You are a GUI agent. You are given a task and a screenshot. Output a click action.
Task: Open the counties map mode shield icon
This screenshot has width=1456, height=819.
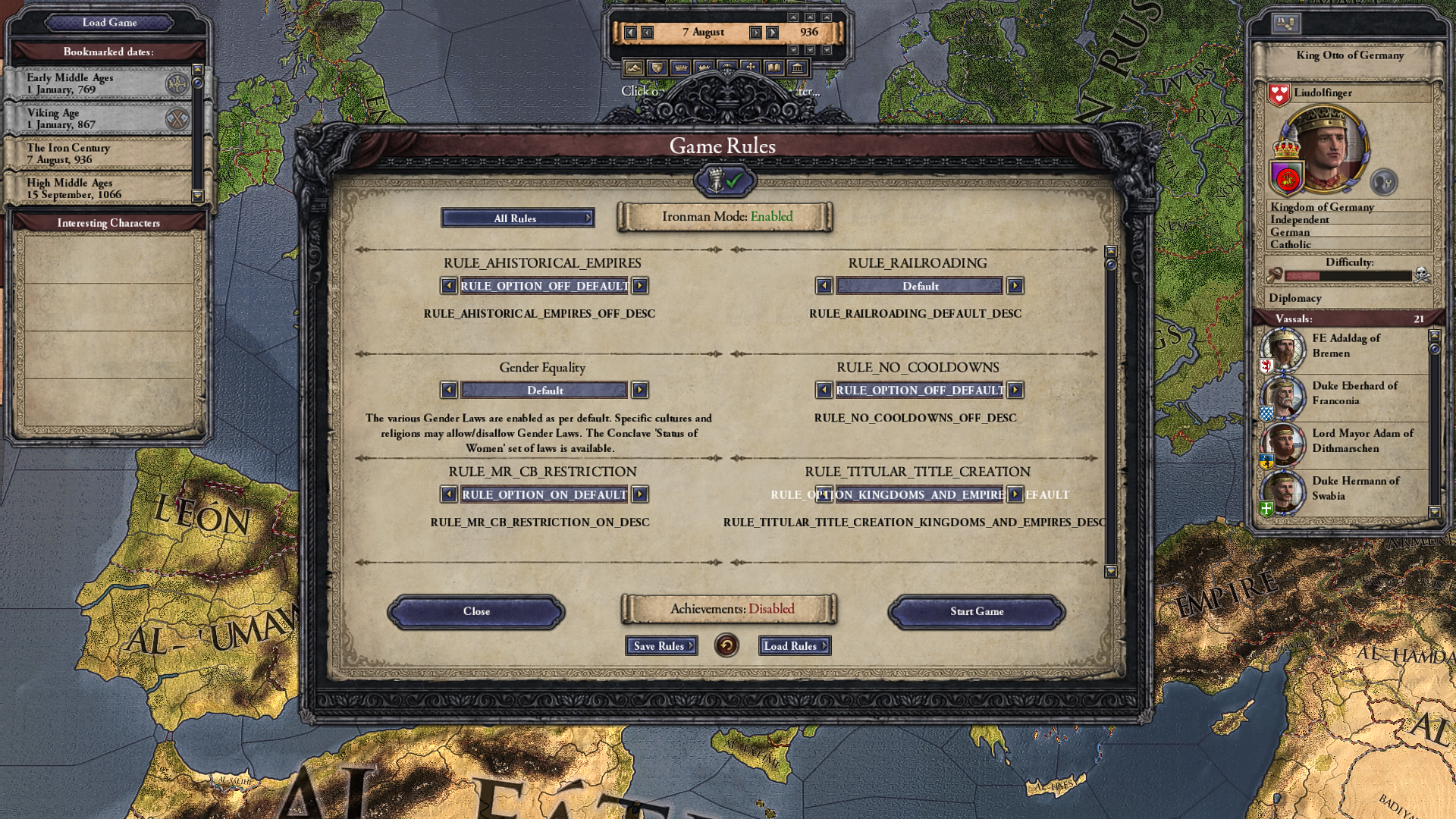coord(657,67)
